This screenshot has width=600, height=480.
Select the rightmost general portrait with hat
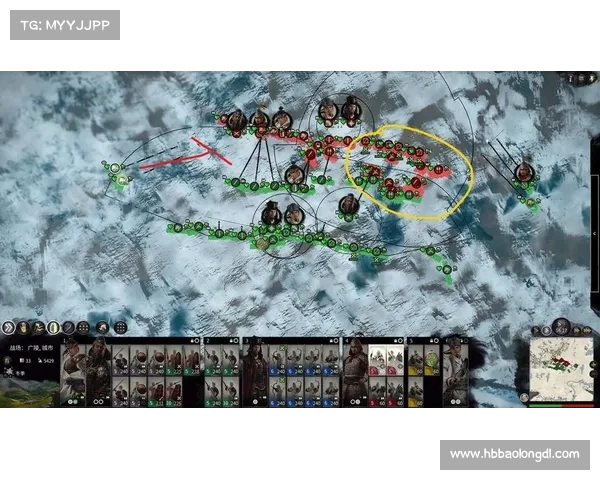(x=452, y=371)
